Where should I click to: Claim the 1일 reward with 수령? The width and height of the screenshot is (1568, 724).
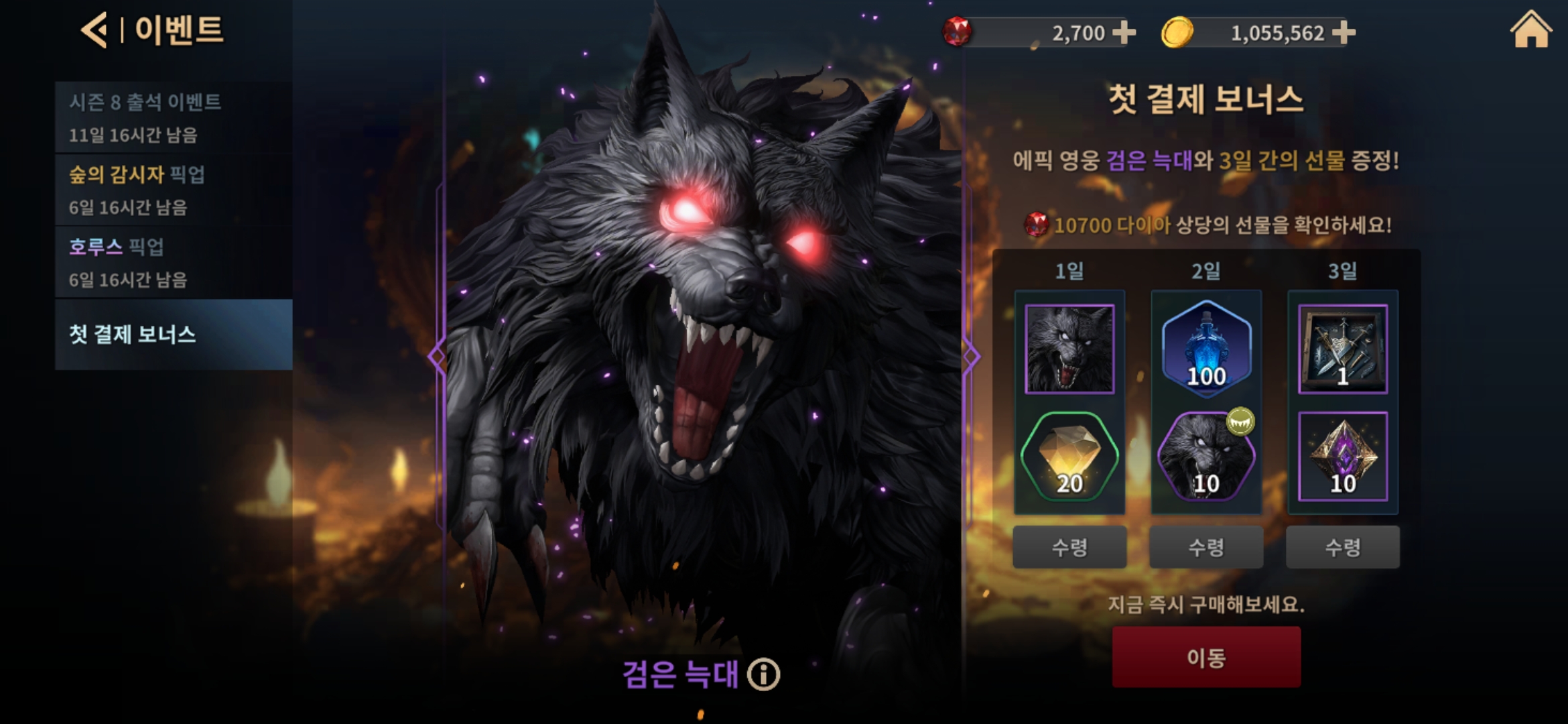[1069, 547]
